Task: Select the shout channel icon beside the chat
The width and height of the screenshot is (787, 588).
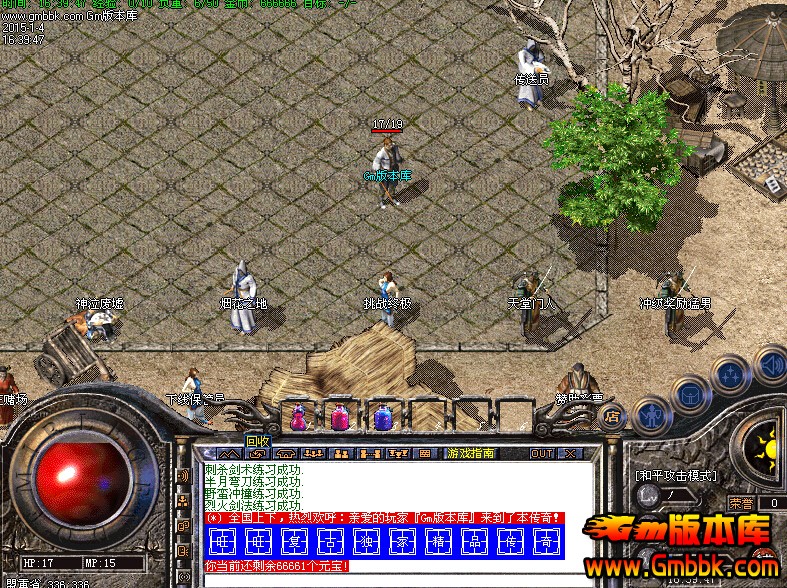Action: point(183,478)
